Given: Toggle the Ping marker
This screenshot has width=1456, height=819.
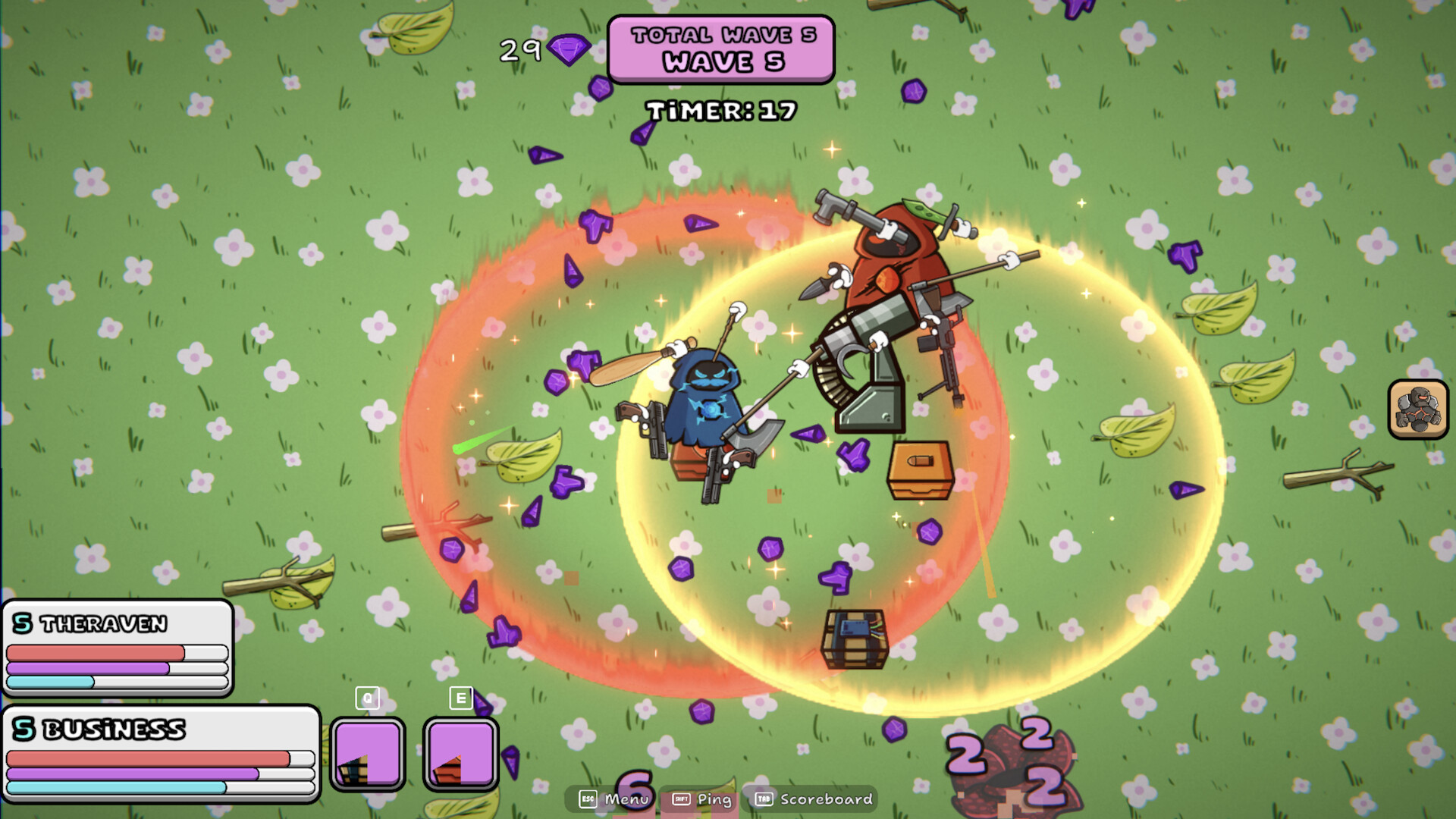Looking at the screenshot, I should [x=714, y=800].
